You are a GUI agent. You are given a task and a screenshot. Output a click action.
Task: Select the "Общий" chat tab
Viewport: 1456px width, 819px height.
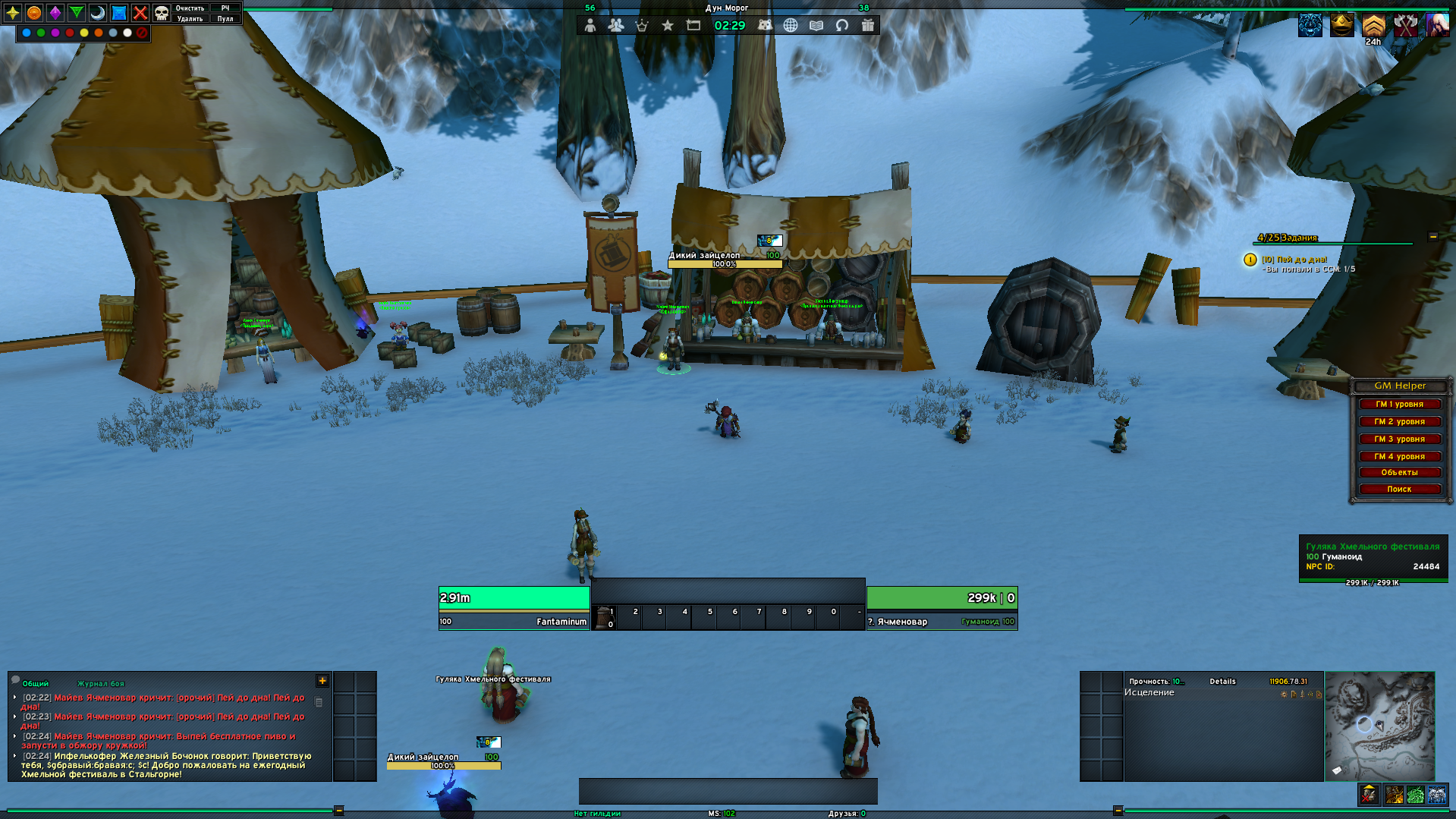click(35, 684)
